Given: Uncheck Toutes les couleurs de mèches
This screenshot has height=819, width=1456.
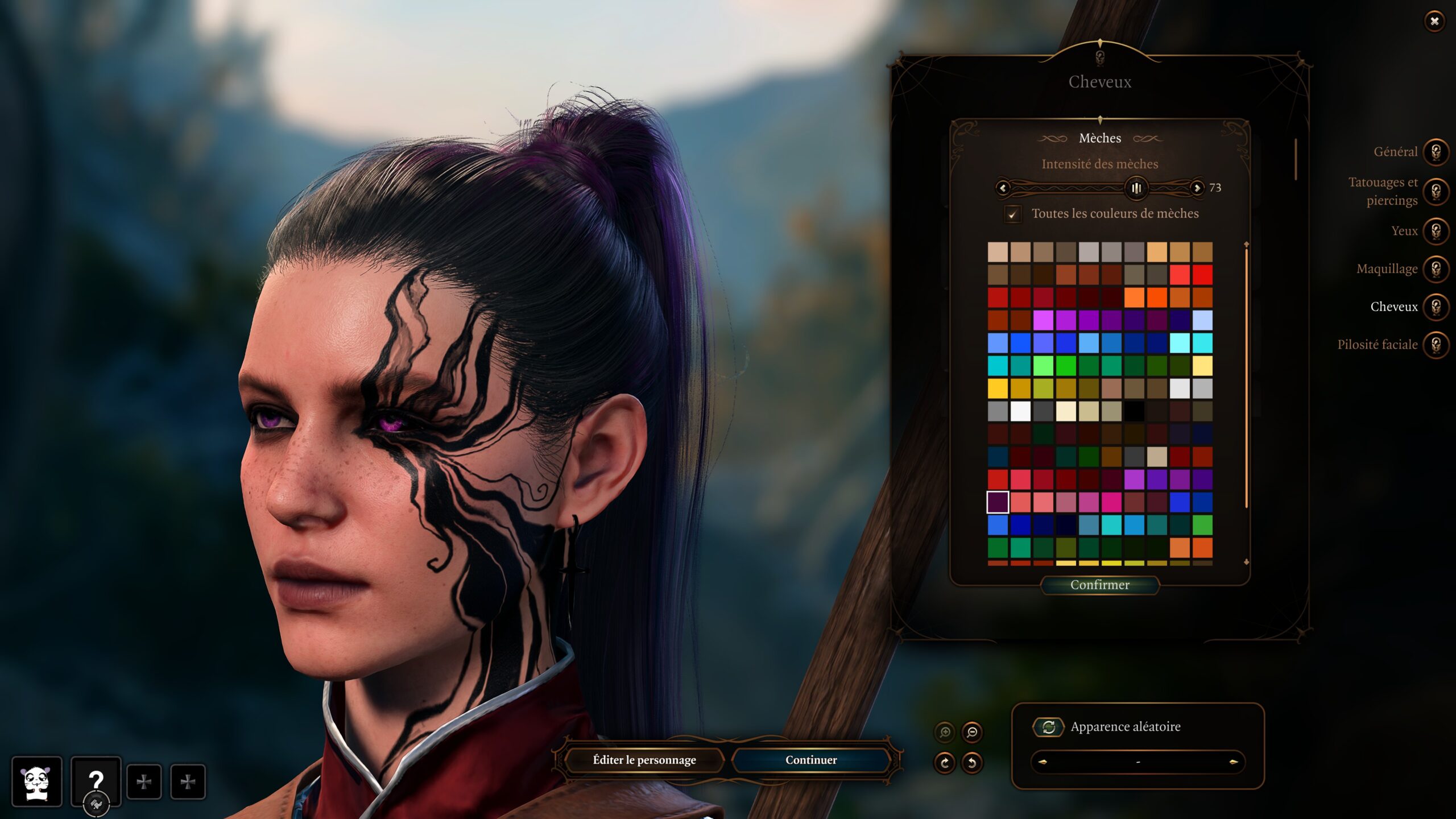Looking at the screenshot, I should [x=1014, y=214].
